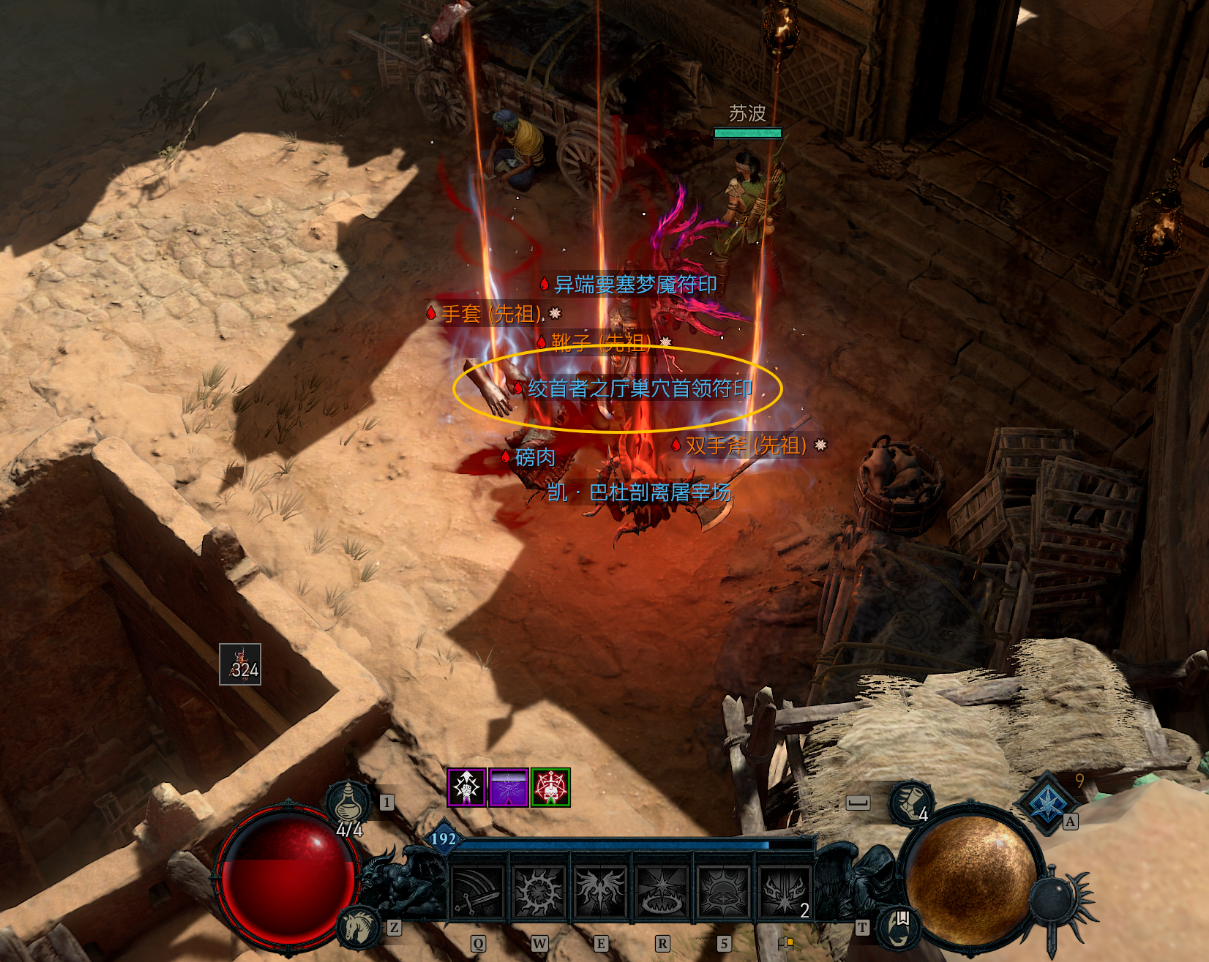Summon the mount with the horse icon

(357, 927)
